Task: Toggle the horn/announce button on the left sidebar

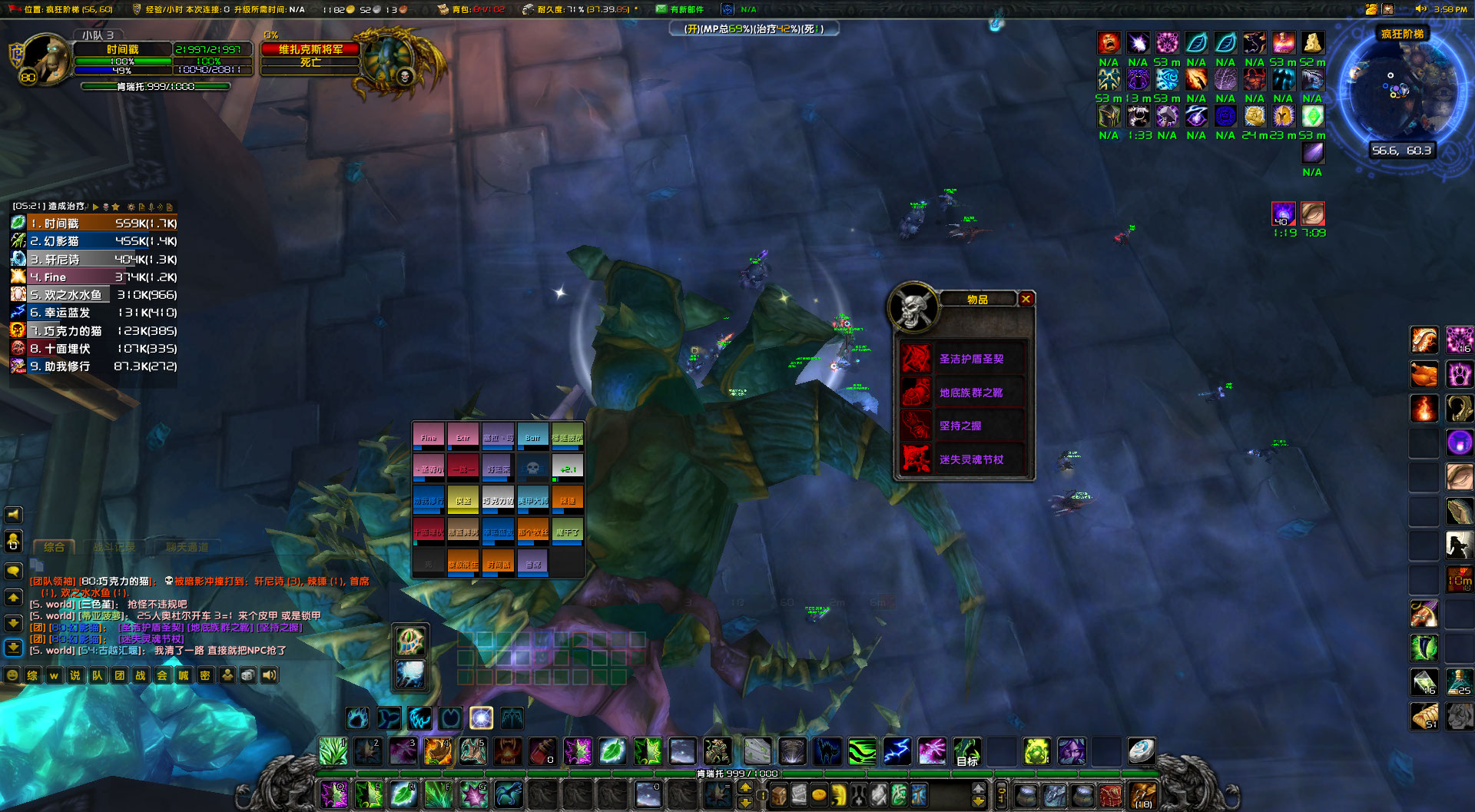Action: click(x=12, y=515)
